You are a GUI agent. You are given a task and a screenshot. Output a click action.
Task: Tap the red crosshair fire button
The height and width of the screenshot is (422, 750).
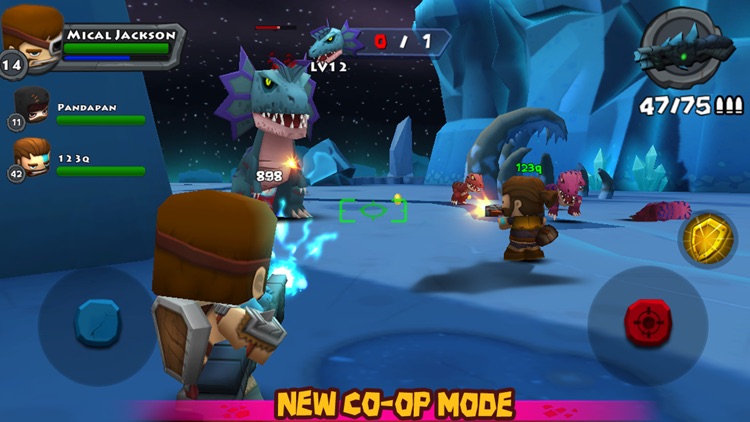[x=646, y=322]
